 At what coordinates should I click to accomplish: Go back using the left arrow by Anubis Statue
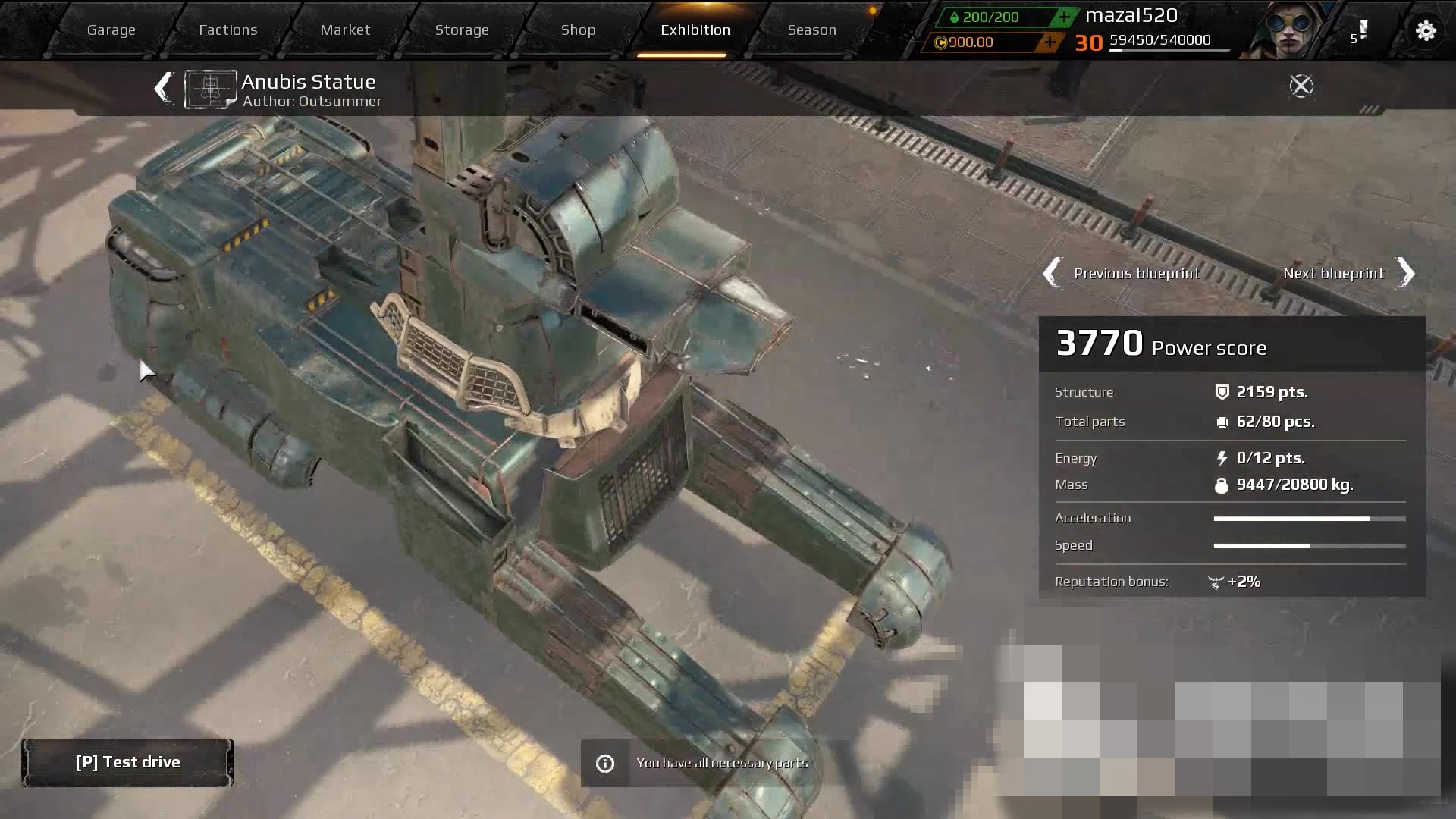tap(162, 88)
